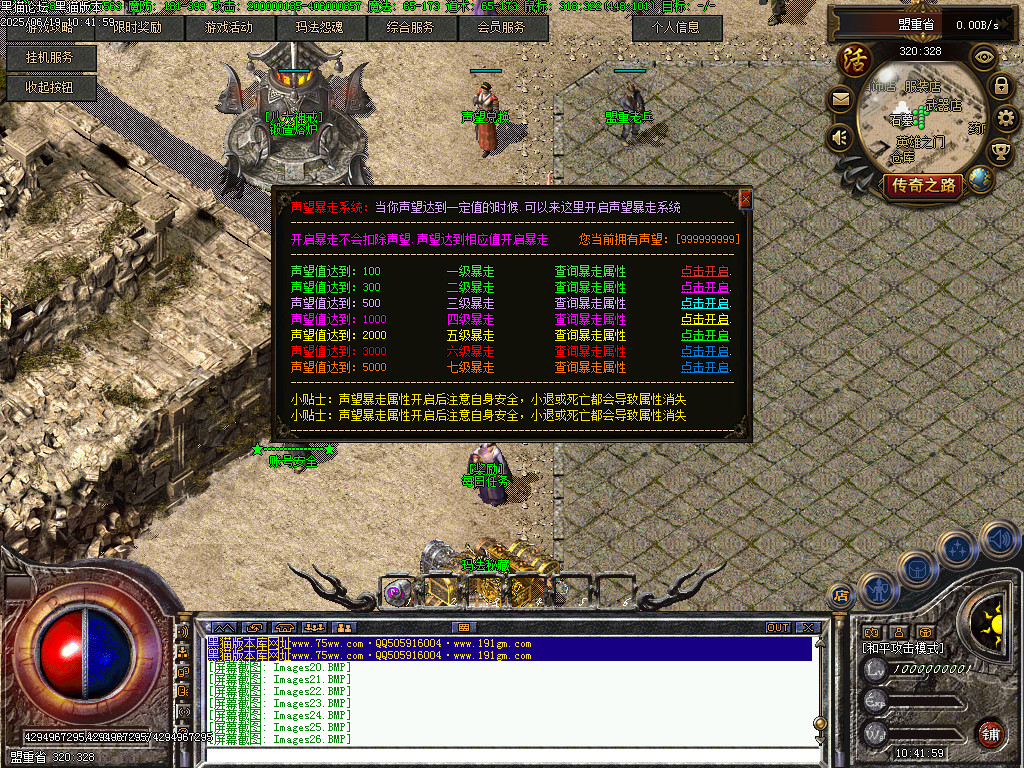Open the 挂机服务 button
Image resolution: width=1024 pixels, height=768 pixels.
click(x=50, y=58)
